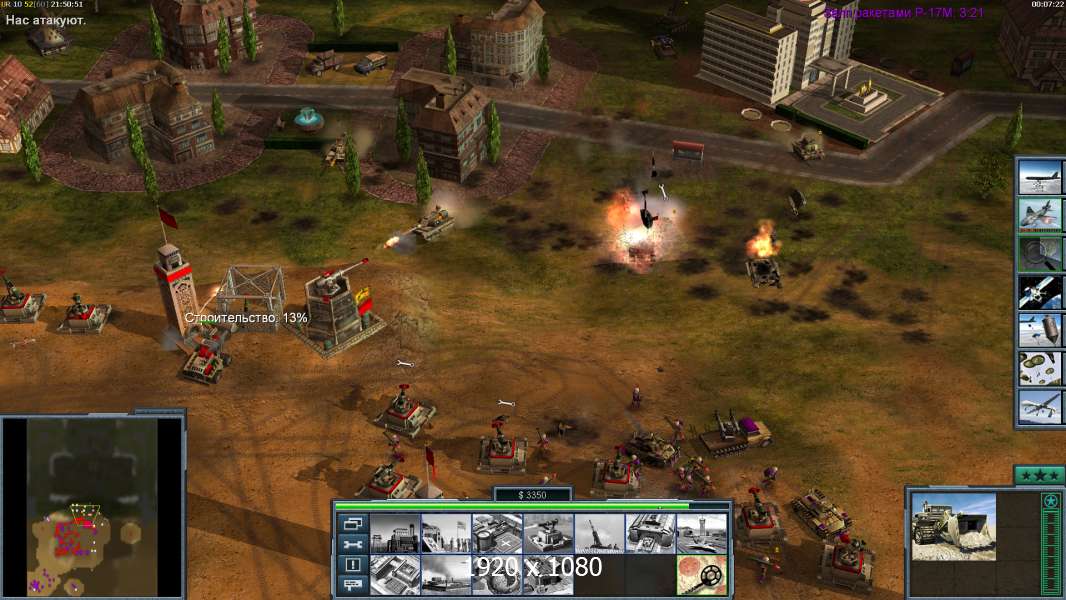Launch the paratrooper drop power
Screen dimensions: 1066x600
(x=1040, y=368)
